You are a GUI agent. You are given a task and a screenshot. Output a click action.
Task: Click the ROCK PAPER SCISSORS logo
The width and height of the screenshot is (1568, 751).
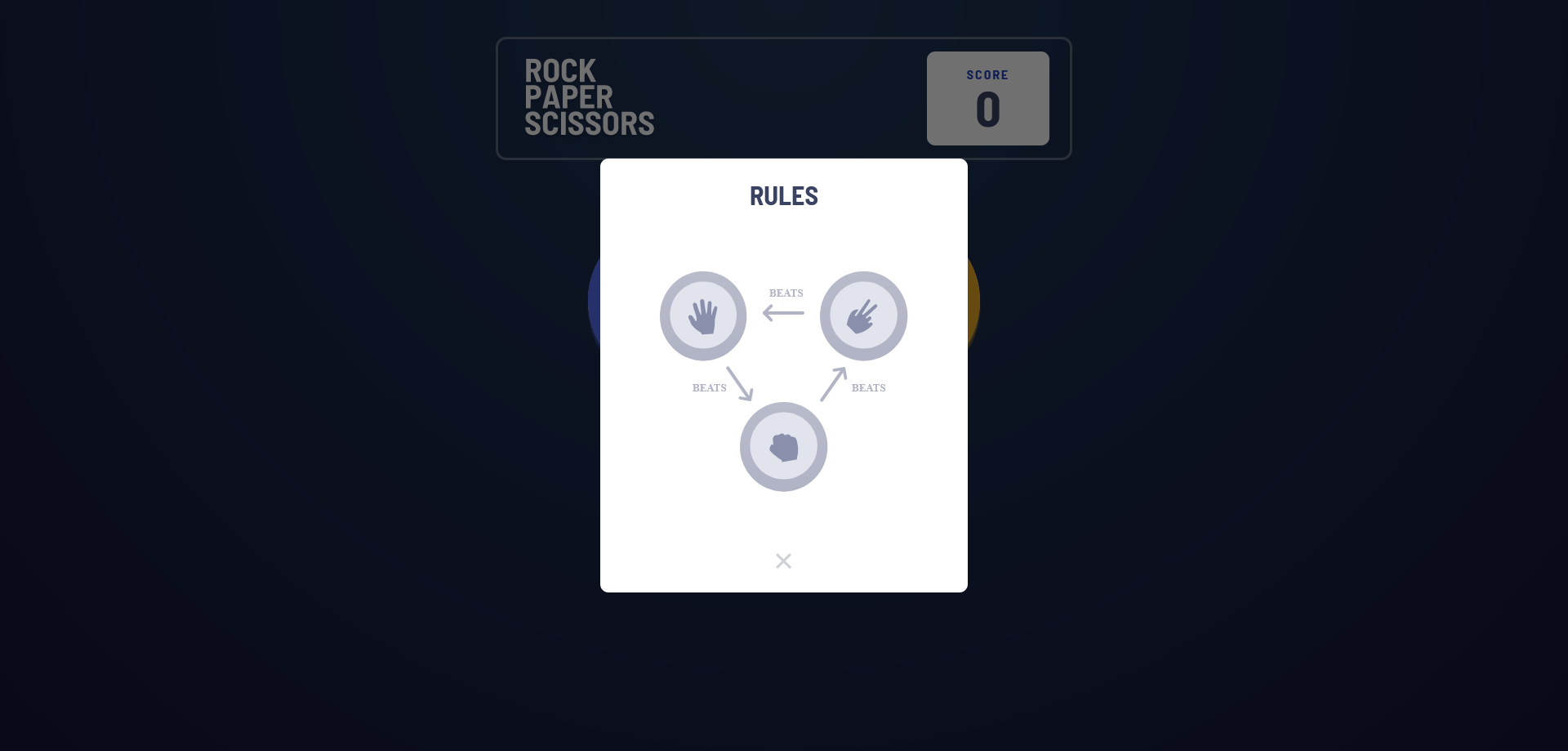click(589, 97)
